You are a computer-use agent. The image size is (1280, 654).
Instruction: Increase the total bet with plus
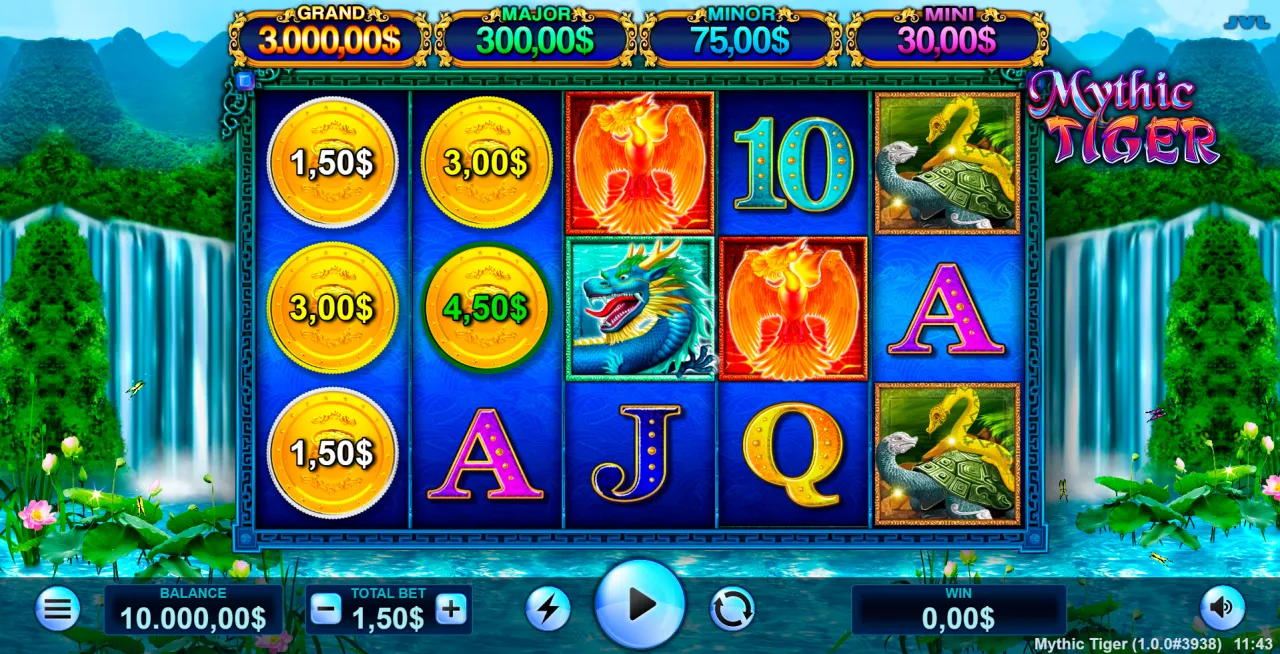point(451,609)
